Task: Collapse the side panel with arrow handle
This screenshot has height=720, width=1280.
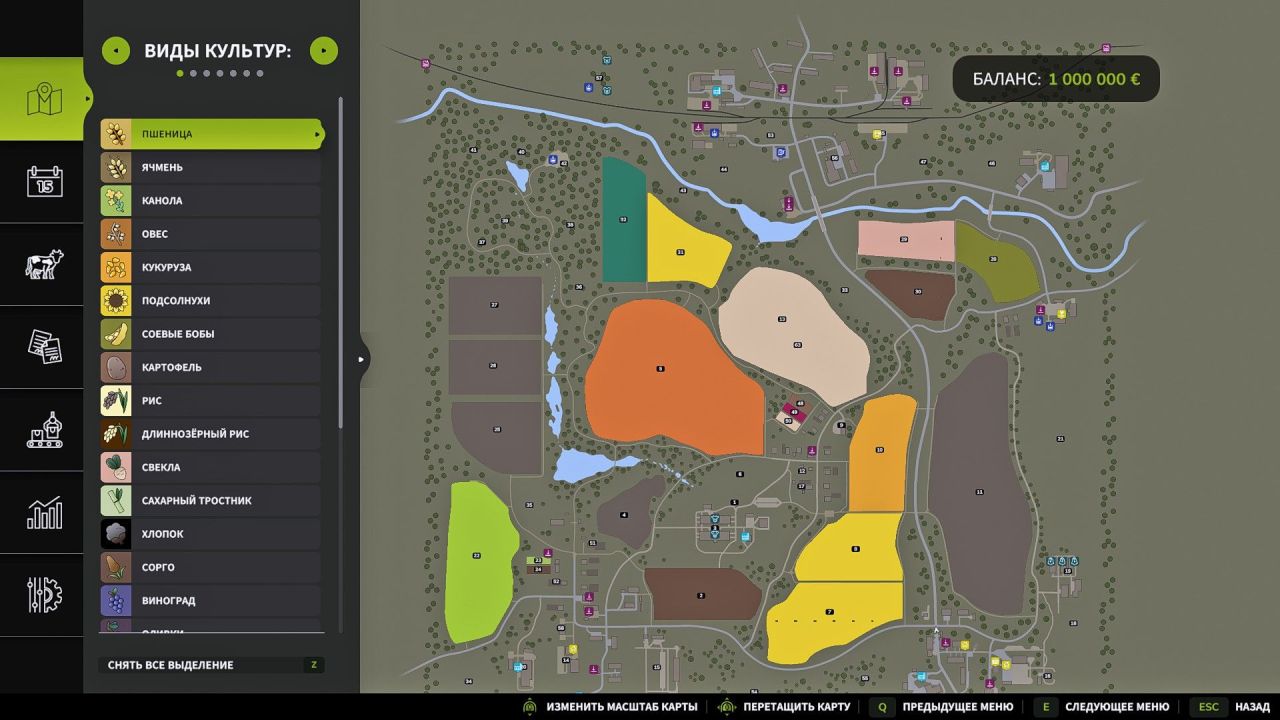Action: (362, 359)
